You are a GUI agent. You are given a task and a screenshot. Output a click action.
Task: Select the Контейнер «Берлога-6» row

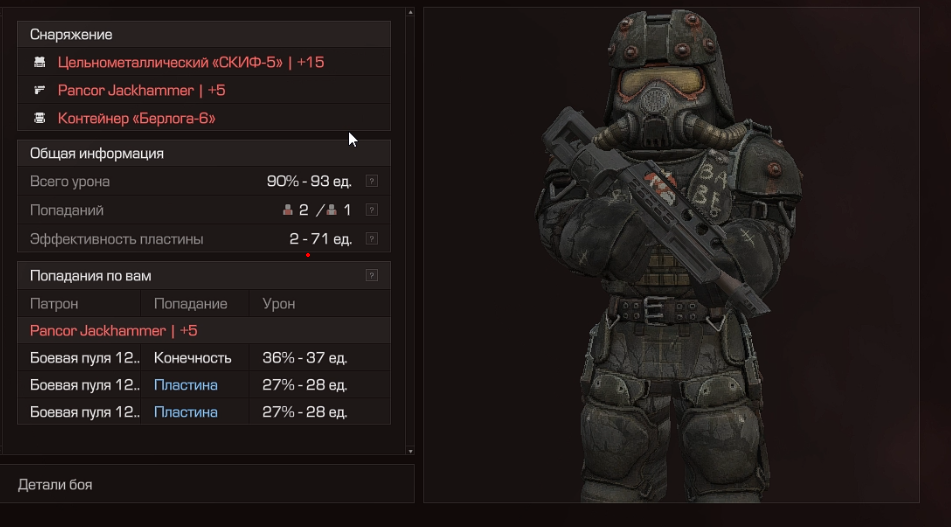(136, 118)
